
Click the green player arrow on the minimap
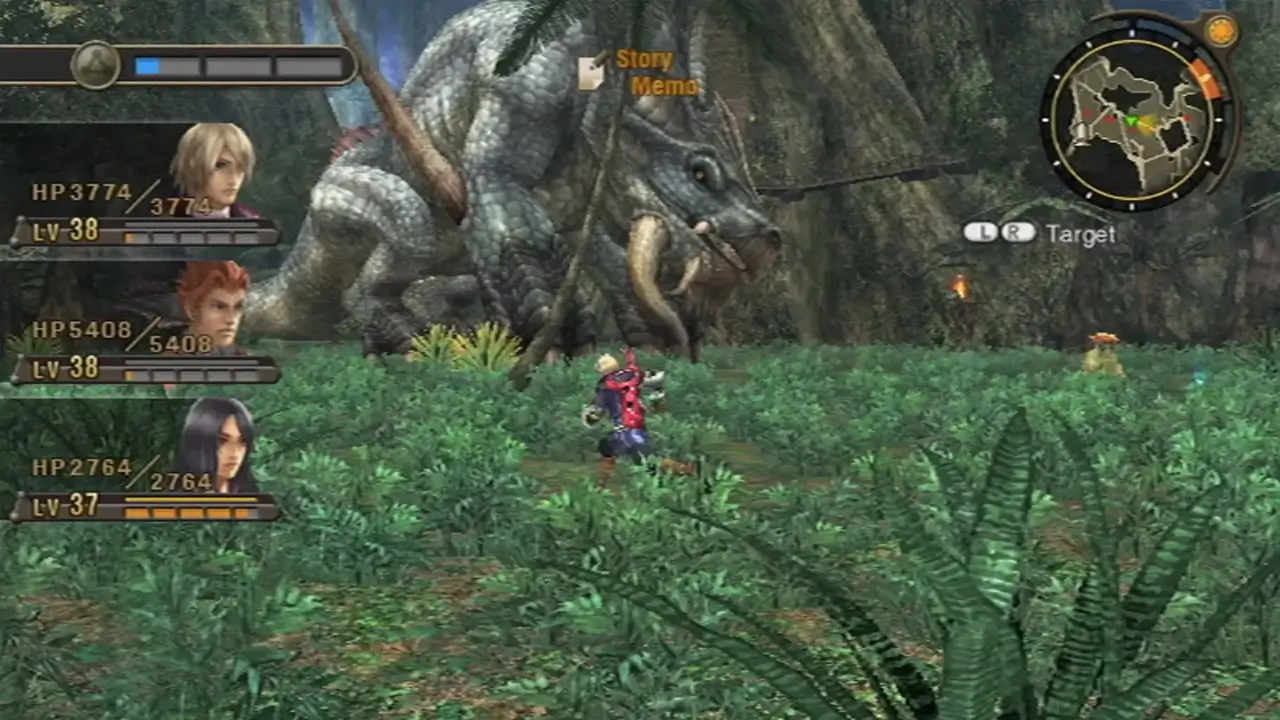pos(1132,119)
